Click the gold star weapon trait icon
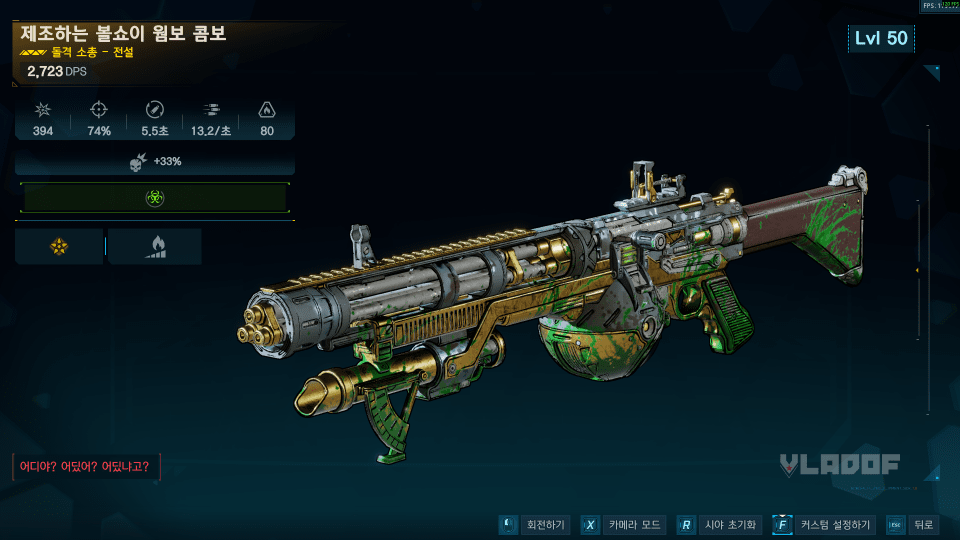This screenshot has width=960, height=540. click(58, 246)
